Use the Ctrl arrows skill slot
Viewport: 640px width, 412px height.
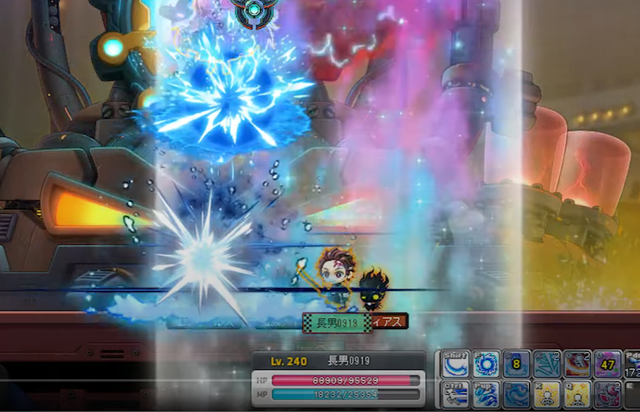[455, 395]
